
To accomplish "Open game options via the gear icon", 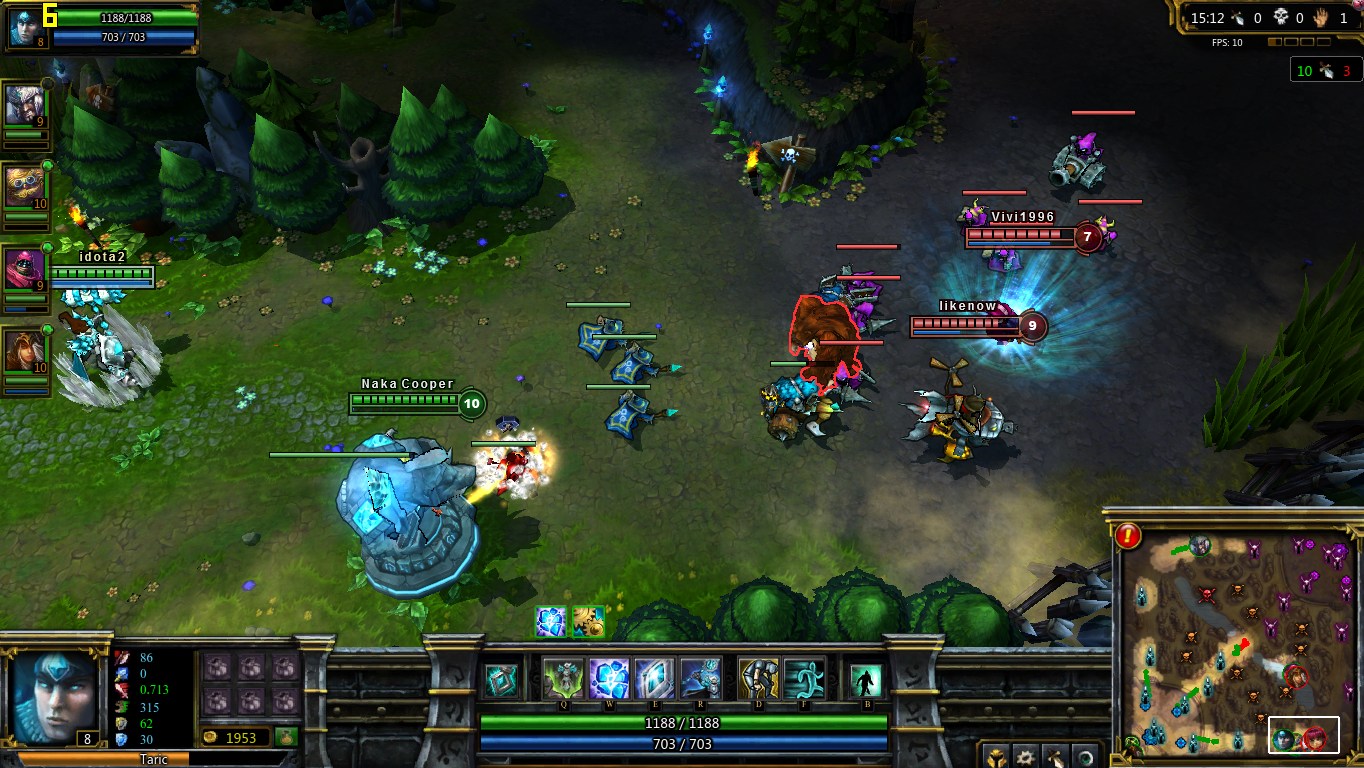I will 1026,756.
